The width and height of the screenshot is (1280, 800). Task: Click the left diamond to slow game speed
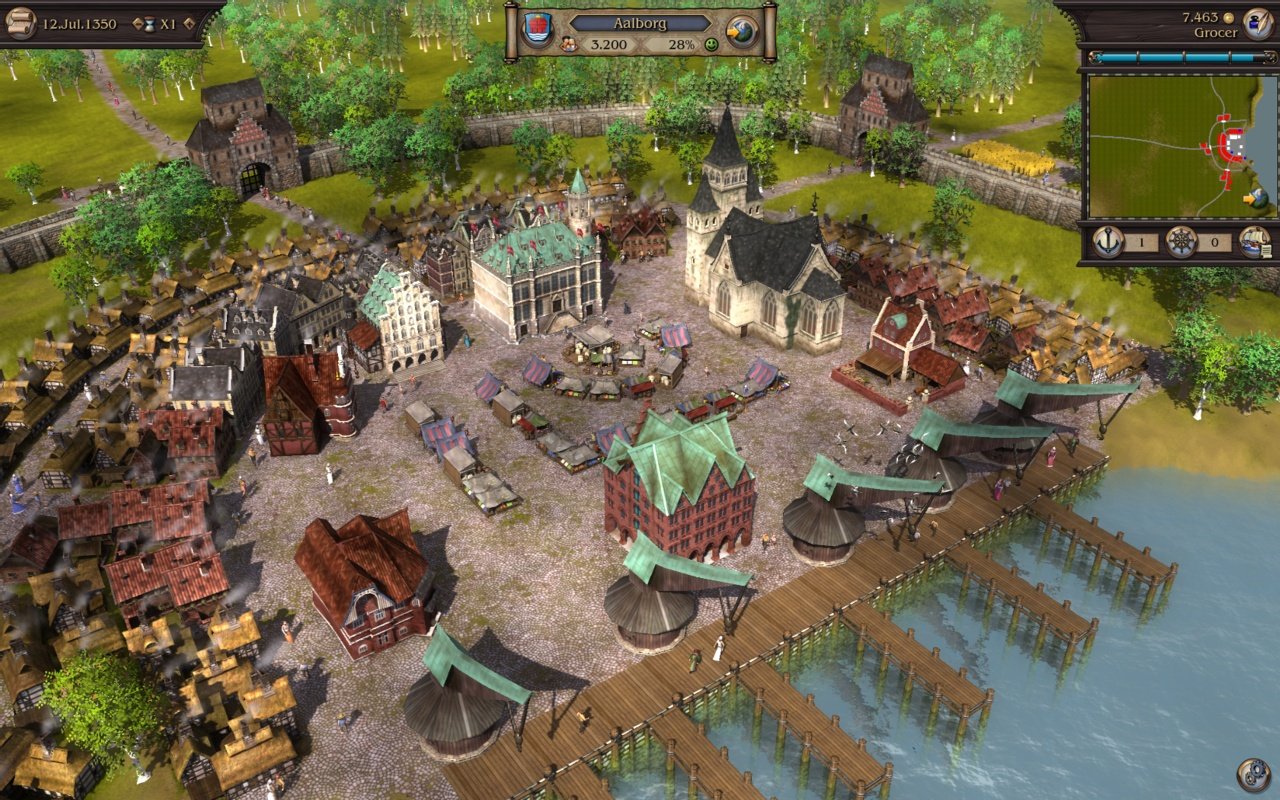[x=137, y=23]
